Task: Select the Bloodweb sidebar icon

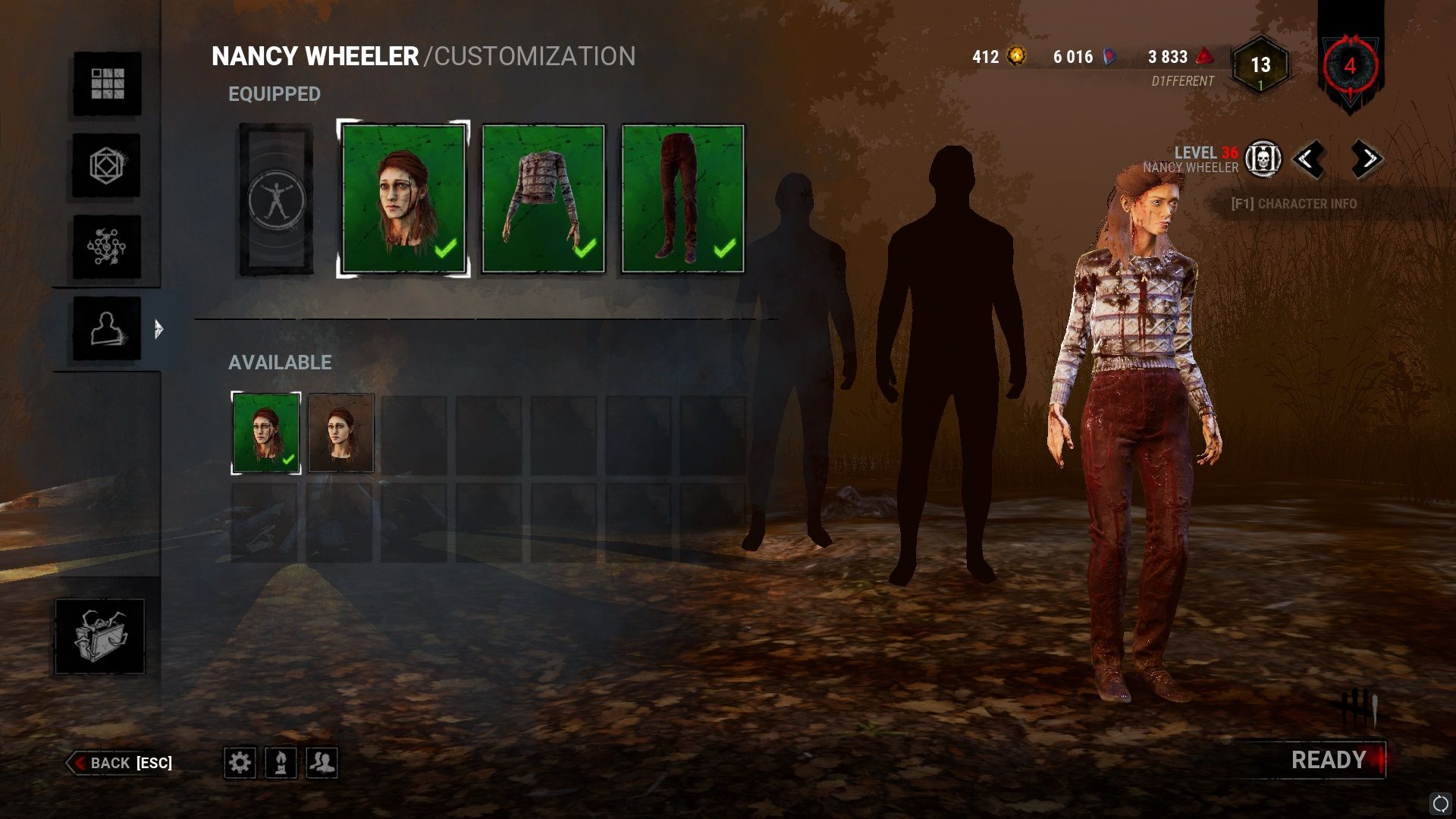Action: pyautogui.click(x=108, y=246)
